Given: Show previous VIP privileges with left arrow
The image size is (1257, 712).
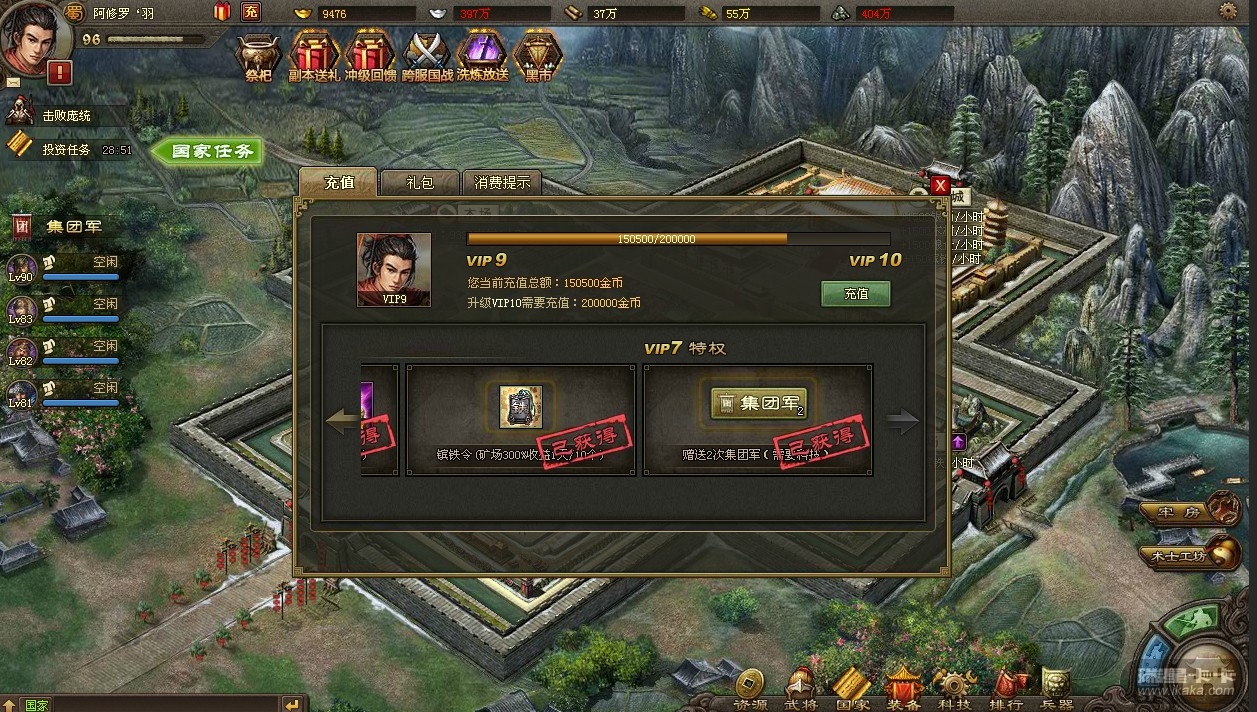Looking at the screenshot, I should (x=342, y=421).
